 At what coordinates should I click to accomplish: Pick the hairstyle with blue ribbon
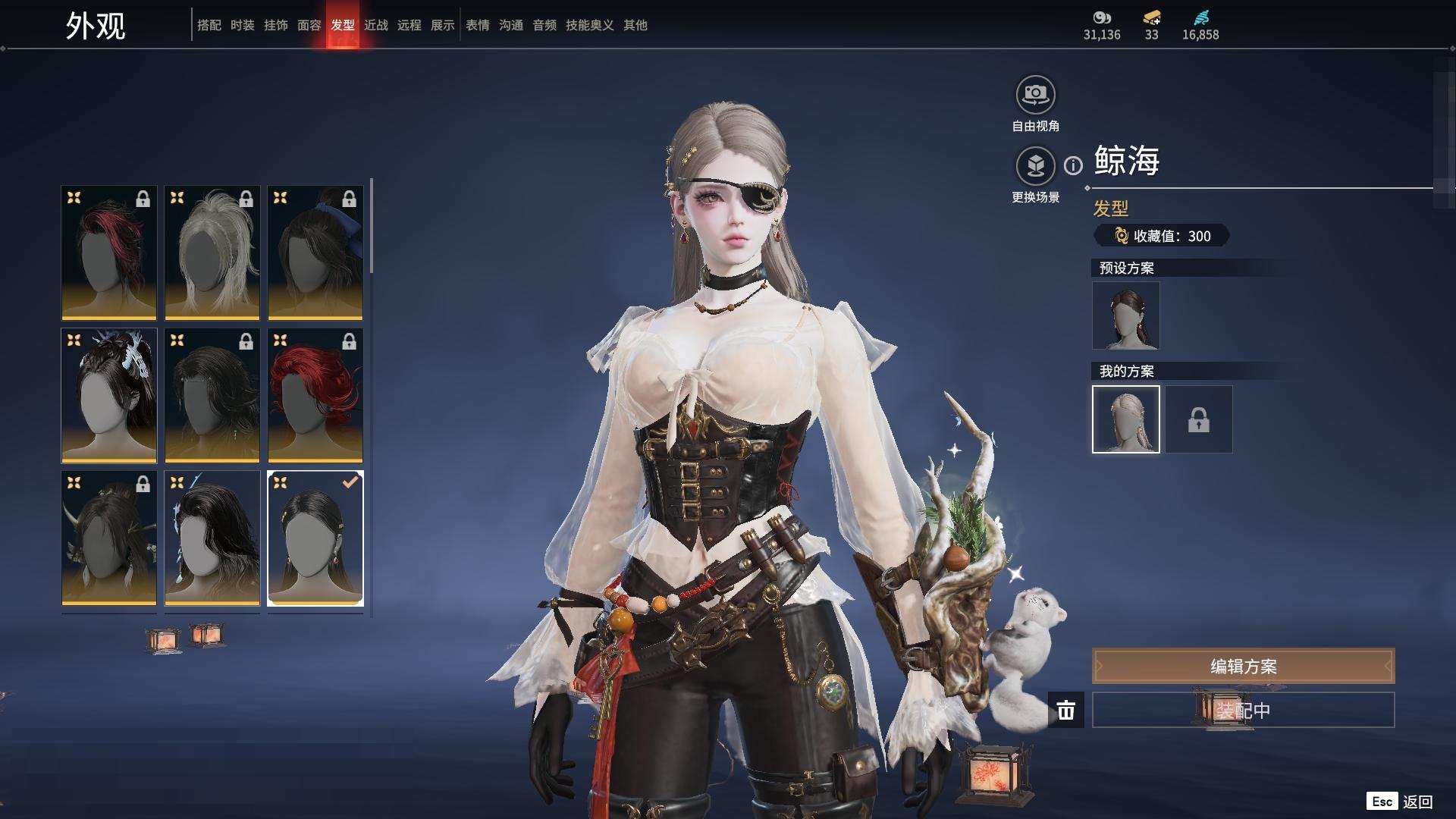tap(315, 253)
